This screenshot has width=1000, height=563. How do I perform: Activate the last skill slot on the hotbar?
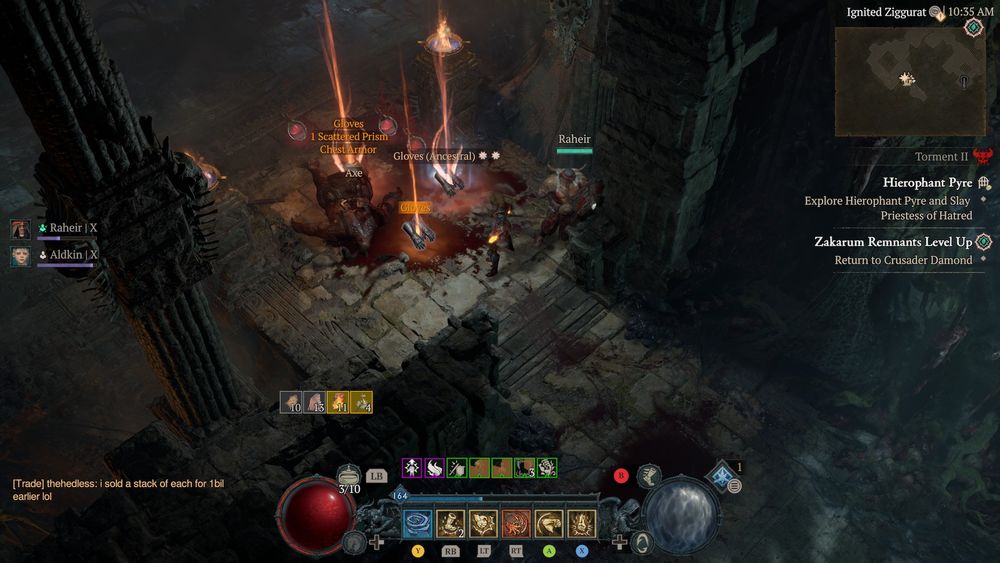pos(582,523)
